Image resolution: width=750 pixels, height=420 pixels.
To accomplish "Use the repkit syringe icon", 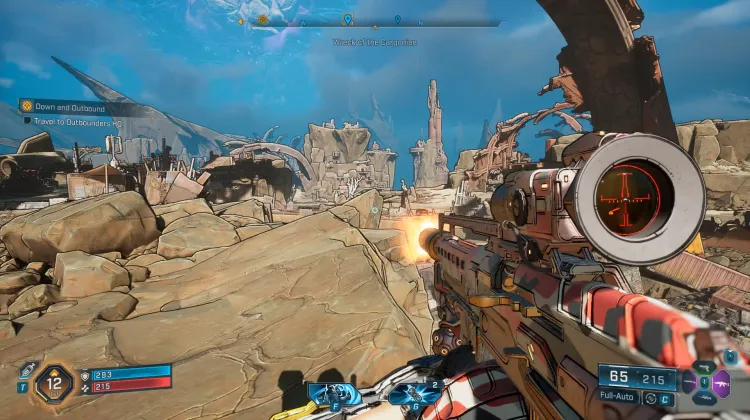I will click(27, 370).
